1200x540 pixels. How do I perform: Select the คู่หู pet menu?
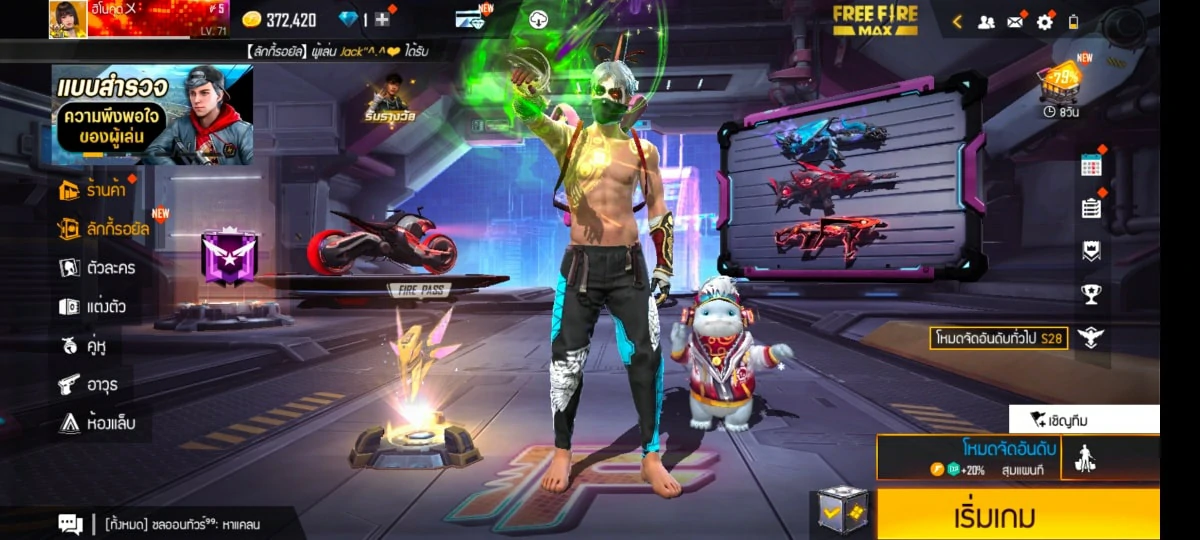pos(83,345)
